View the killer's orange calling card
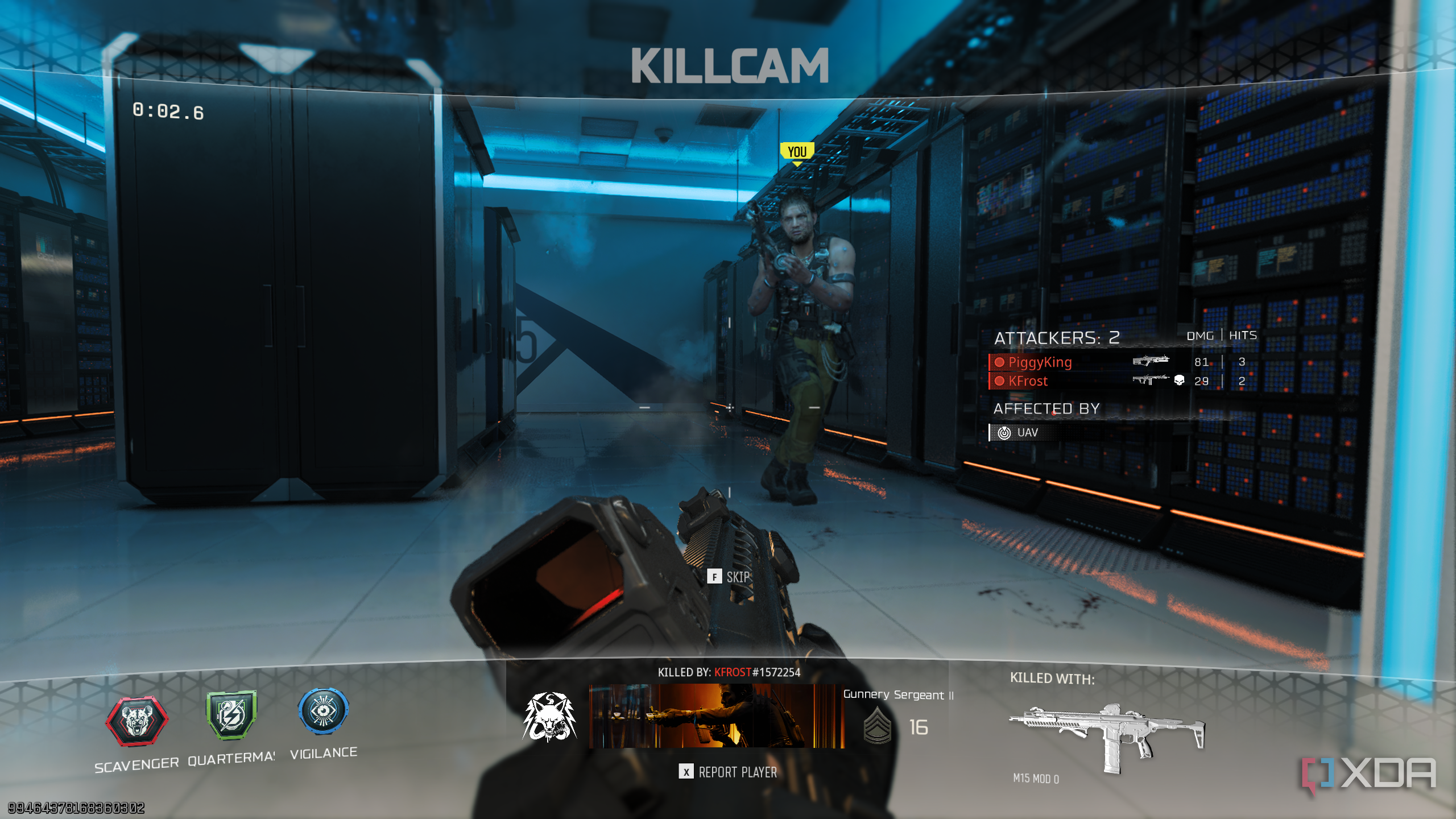 point(716,716)
